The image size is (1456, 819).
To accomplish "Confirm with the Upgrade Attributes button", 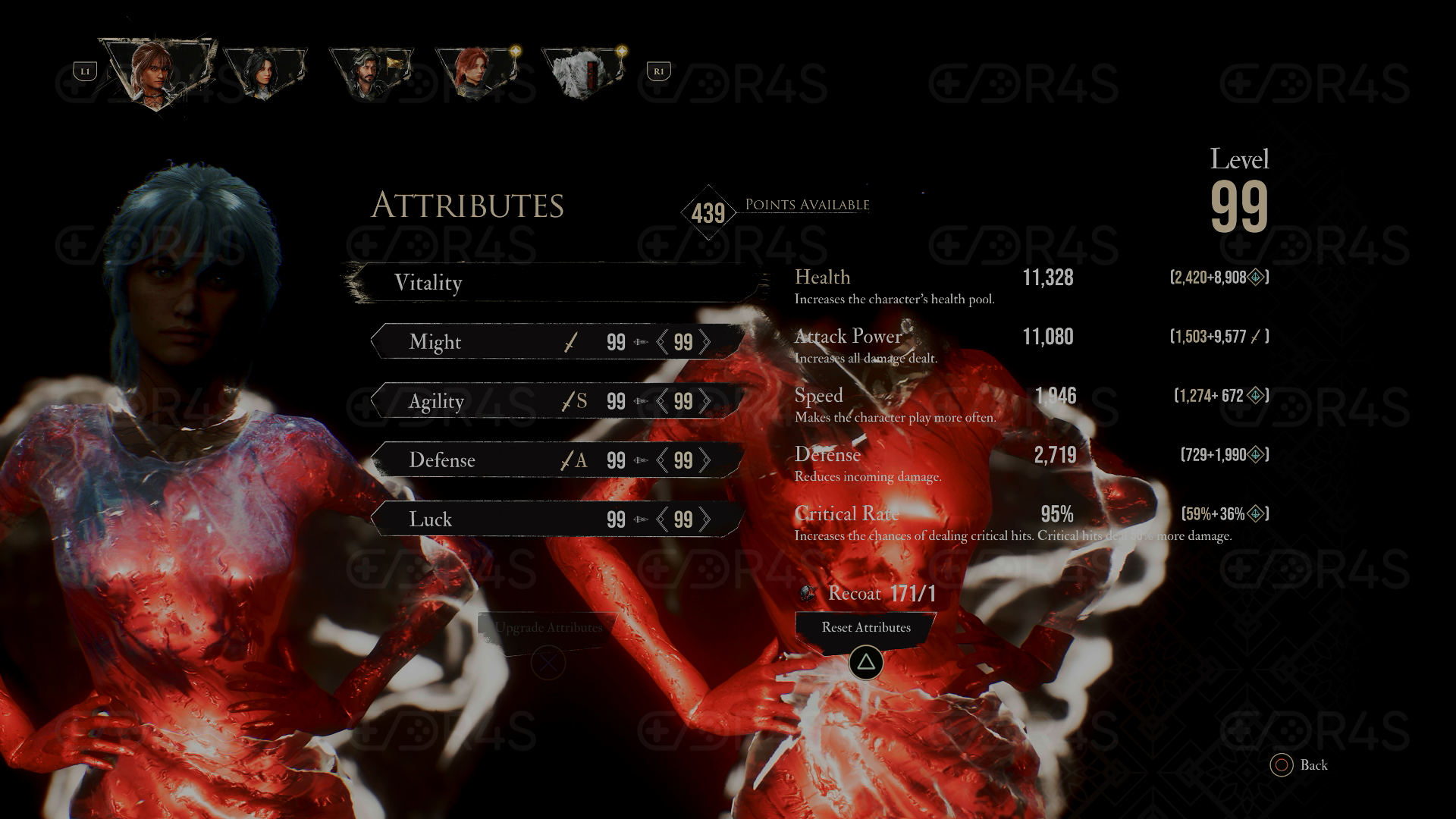I will pyautogui.click(x=548, y=629).
